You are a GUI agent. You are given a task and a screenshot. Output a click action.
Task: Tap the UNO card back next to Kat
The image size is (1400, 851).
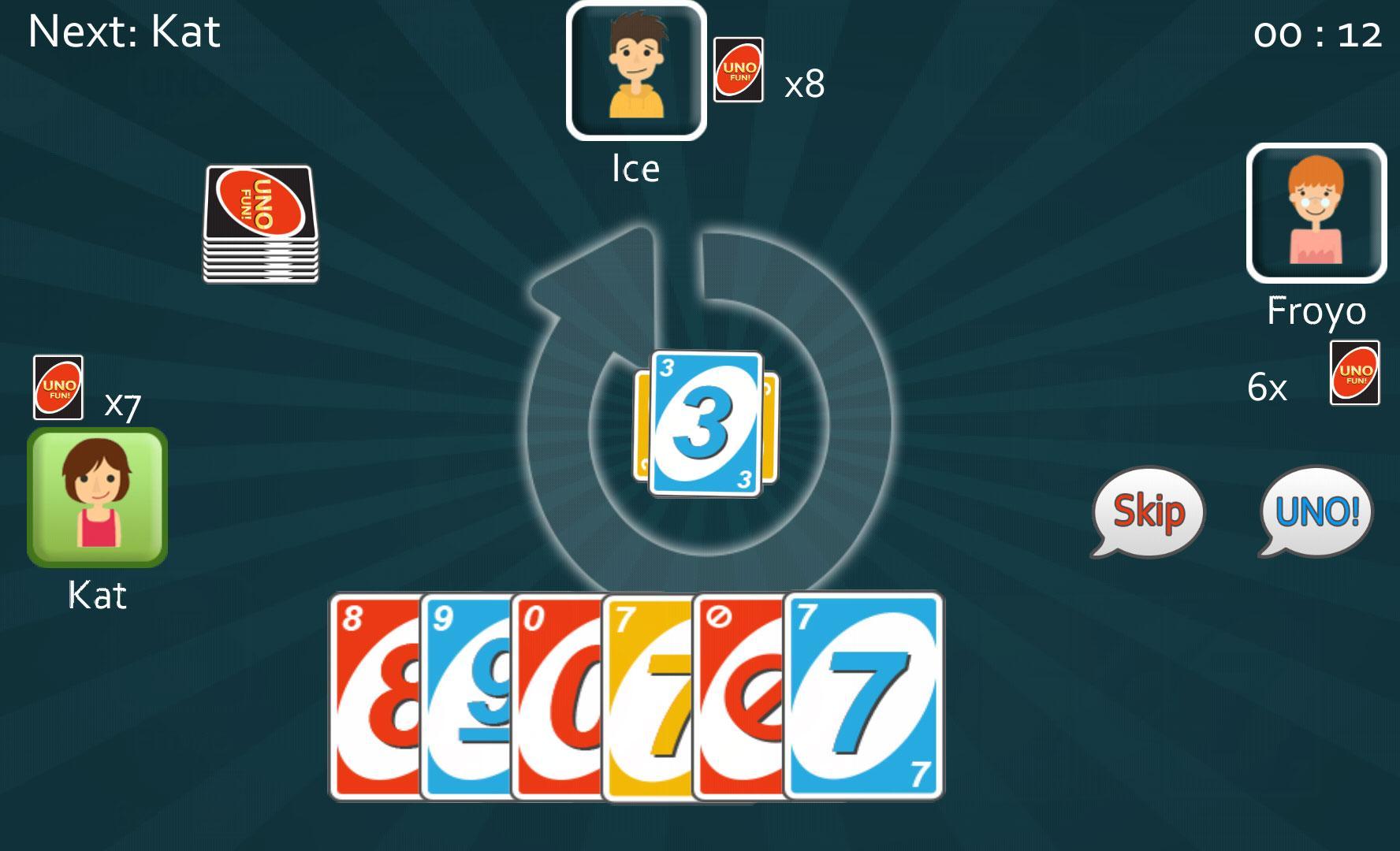point(58,386)
